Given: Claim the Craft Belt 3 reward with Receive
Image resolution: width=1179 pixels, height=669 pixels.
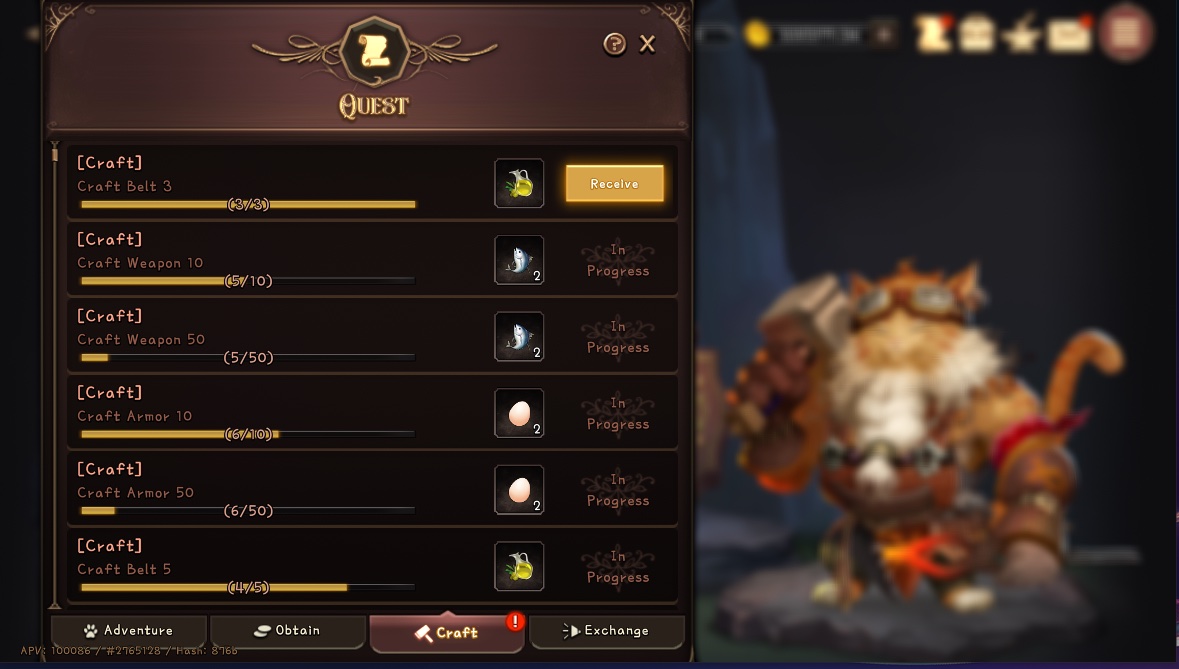Looking at the screenshot, I should click(x=614, y=184).
